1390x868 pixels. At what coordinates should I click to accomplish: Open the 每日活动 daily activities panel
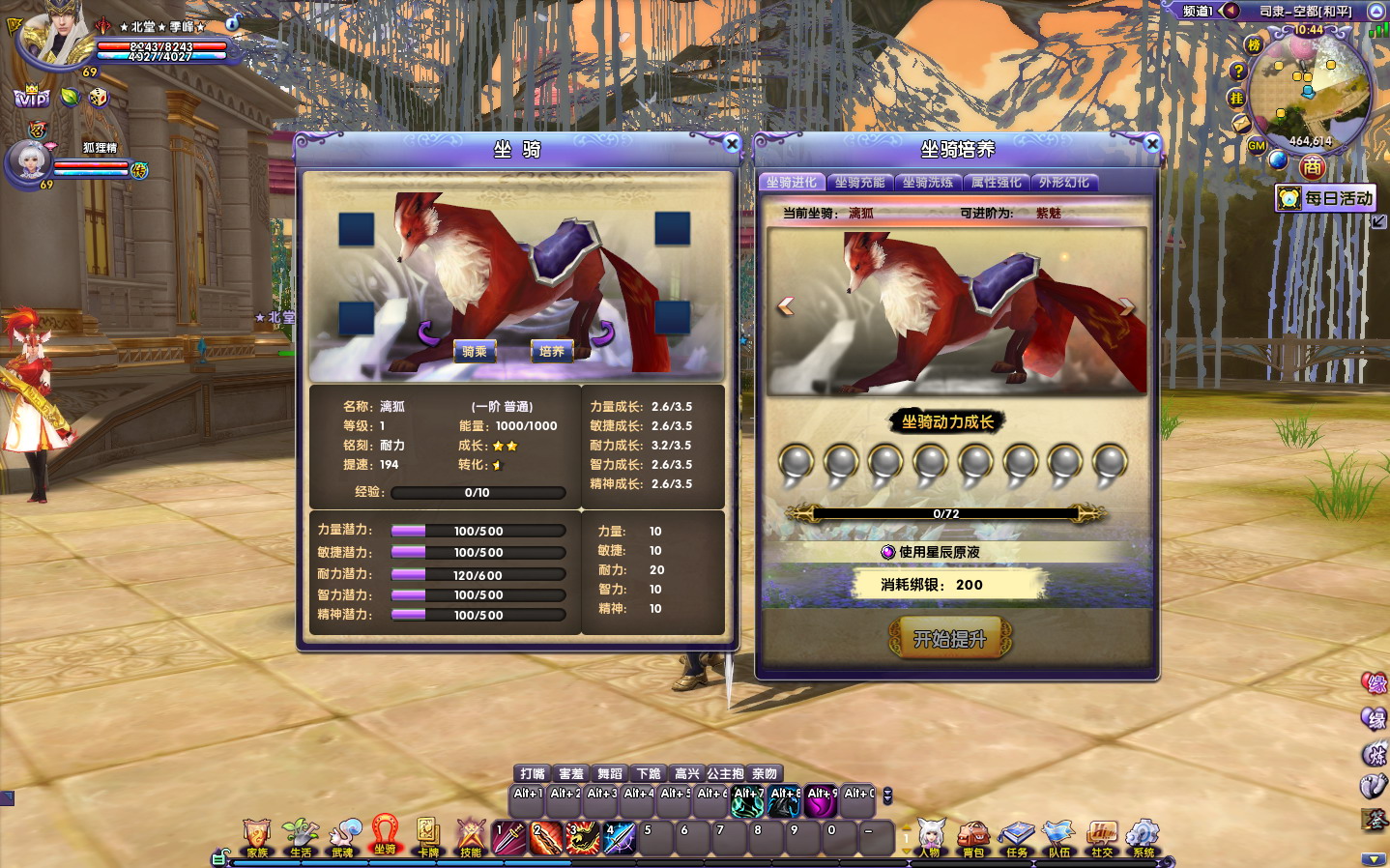tap(1325, 198)
